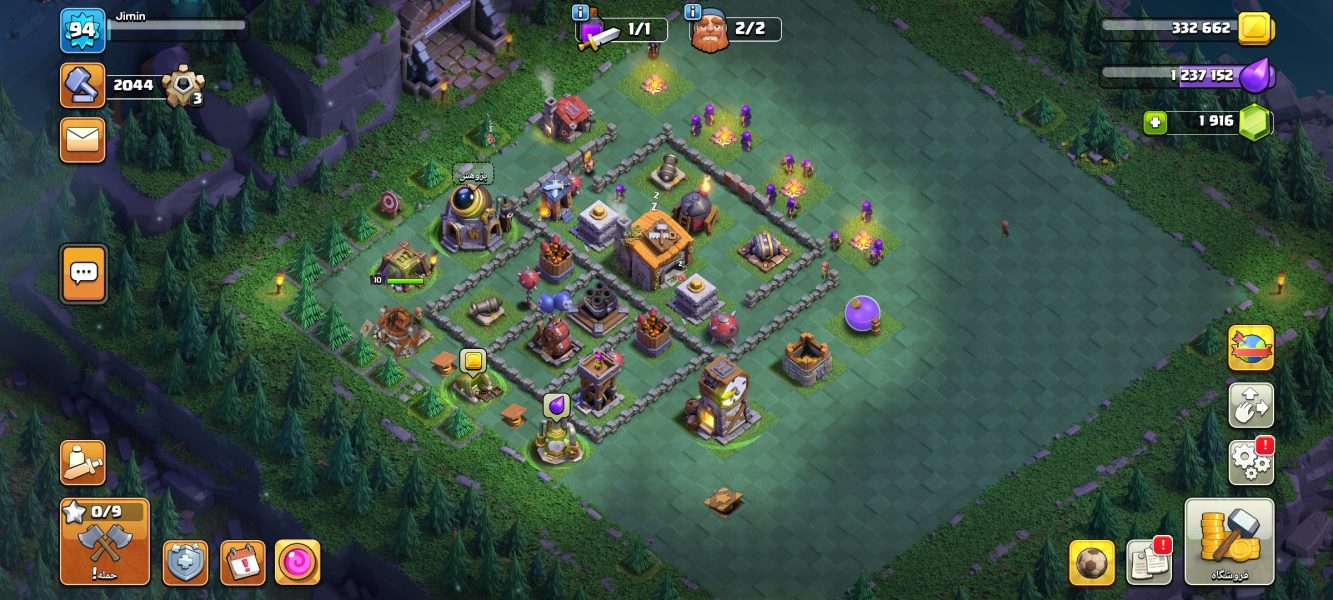Screen dimensions: 1333x600
Task: Open the pink swirl icon
Action: click(297, 563)
